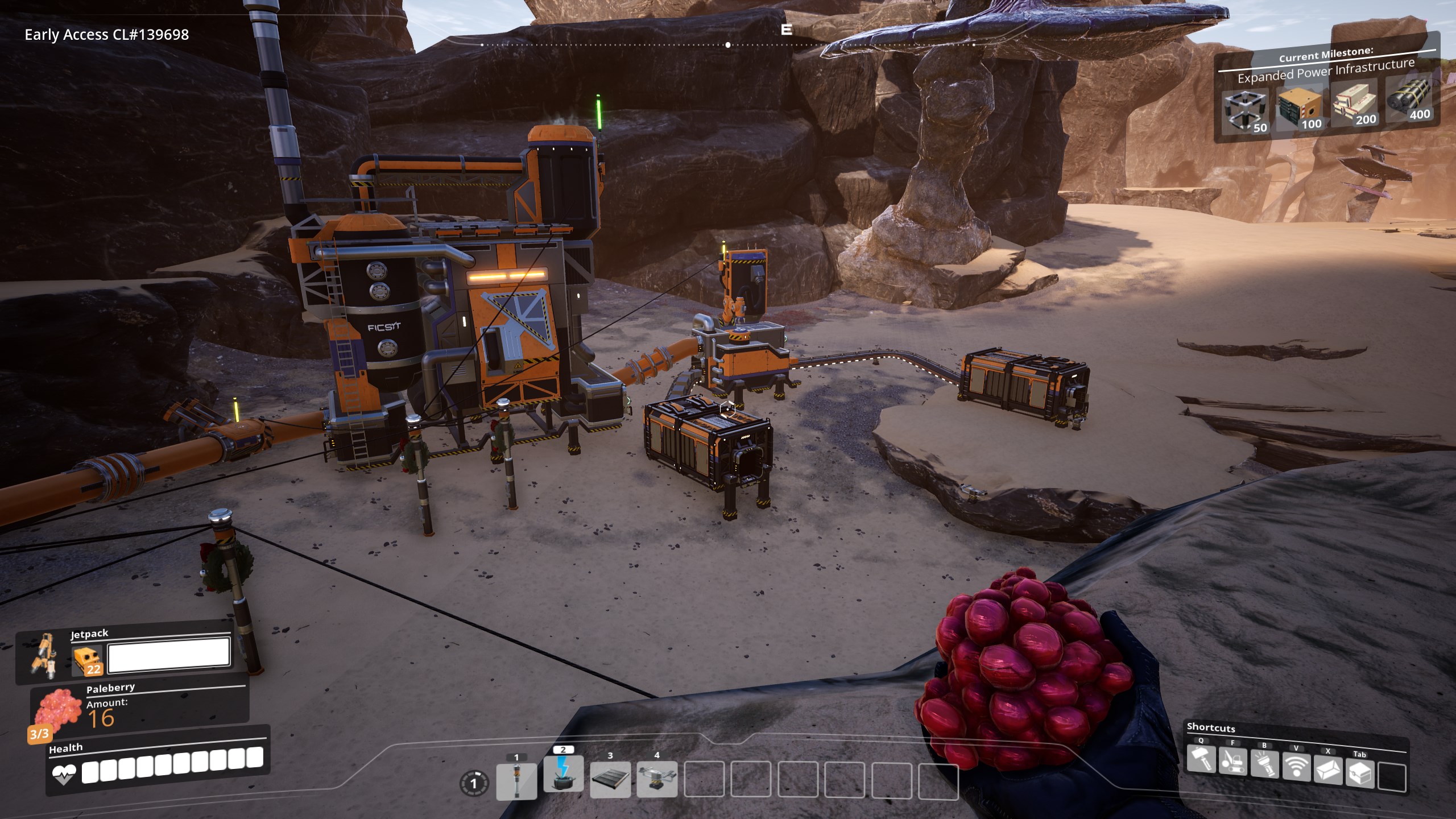This screenshot has height=819, width=1456.
Task: Click the hotbar number dial
Action: point(473,784)
